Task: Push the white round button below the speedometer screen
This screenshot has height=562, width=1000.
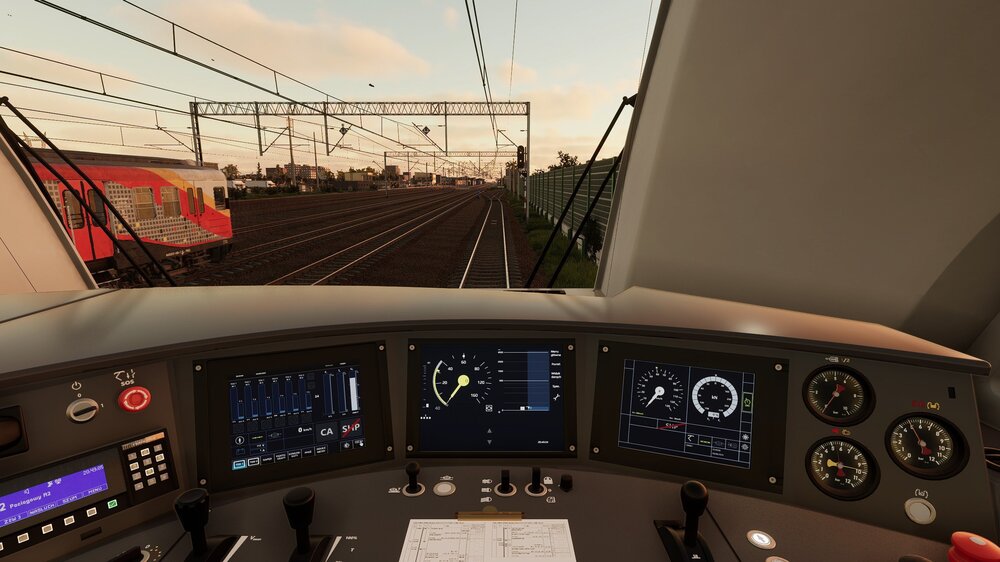Action: [444, 488]
